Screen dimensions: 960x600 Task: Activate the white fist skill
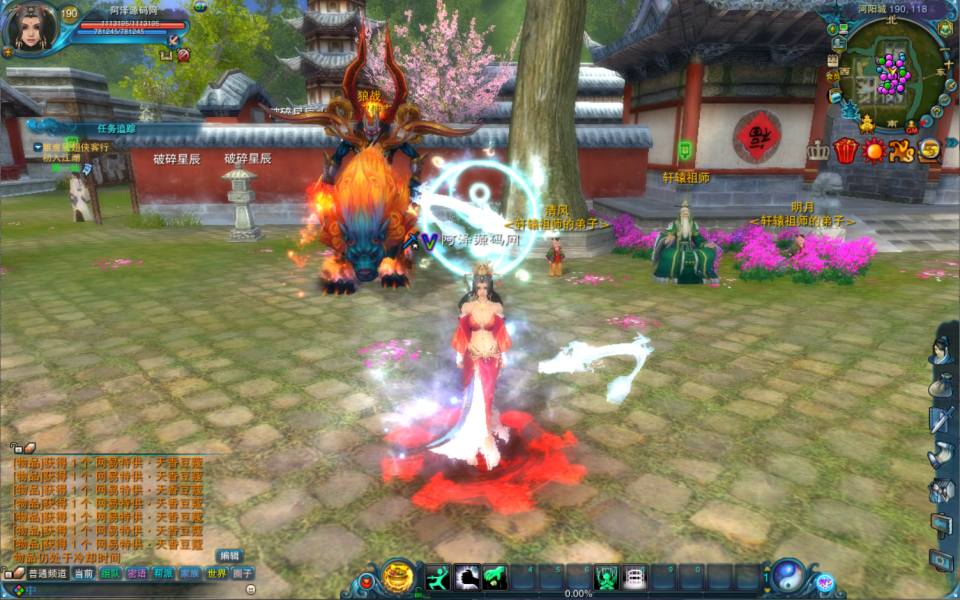point(467,577)
